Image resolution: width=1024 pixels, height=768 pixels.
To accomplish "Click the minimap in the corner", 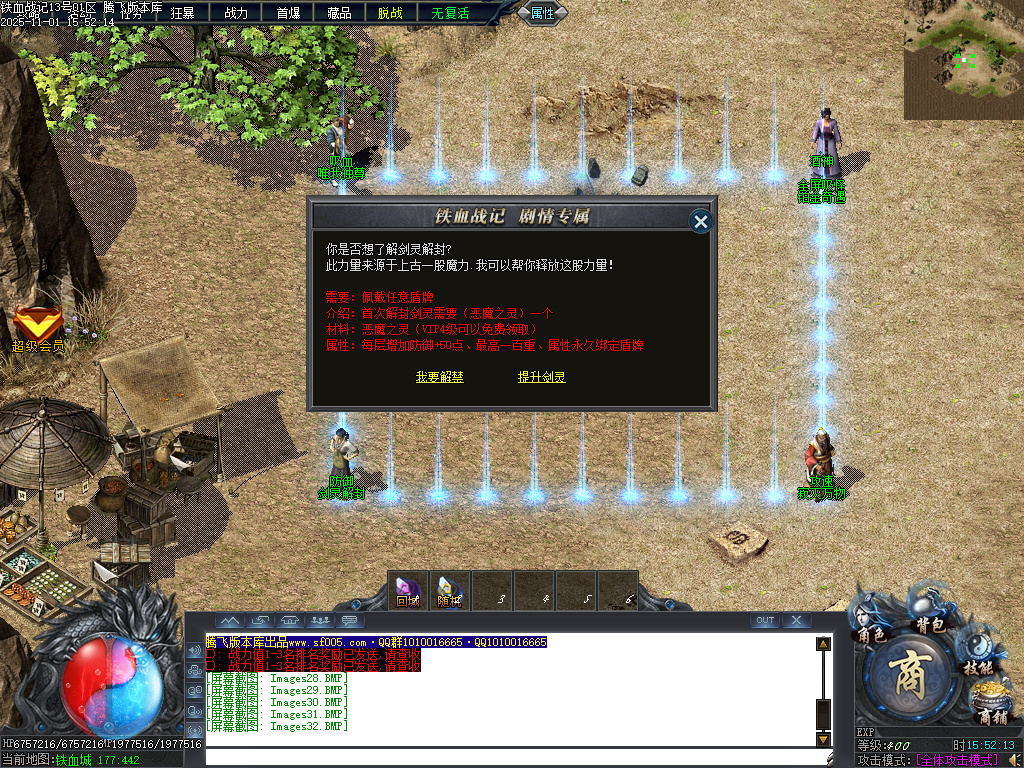I will coord(963,60).
